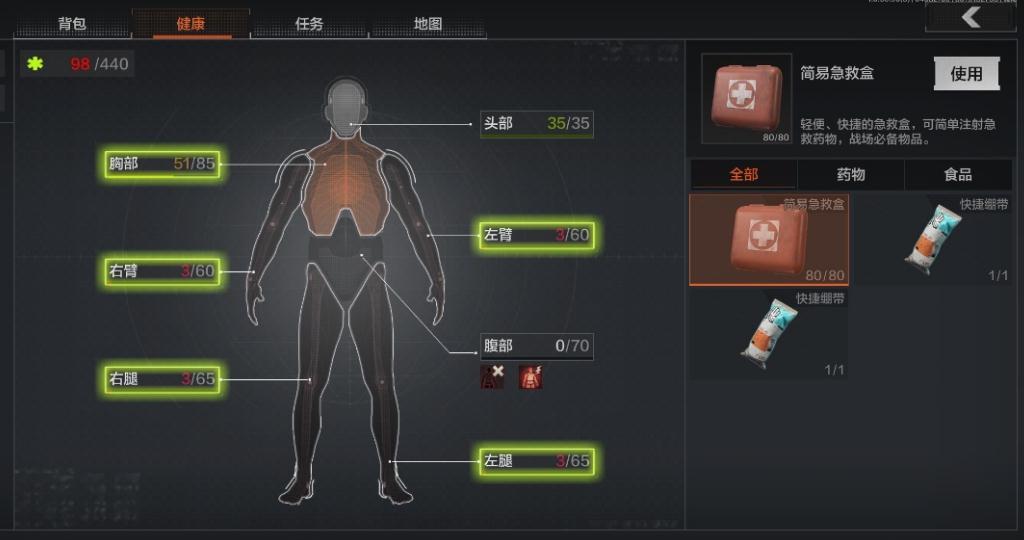Open the 任务 tab

coord(309,24)
